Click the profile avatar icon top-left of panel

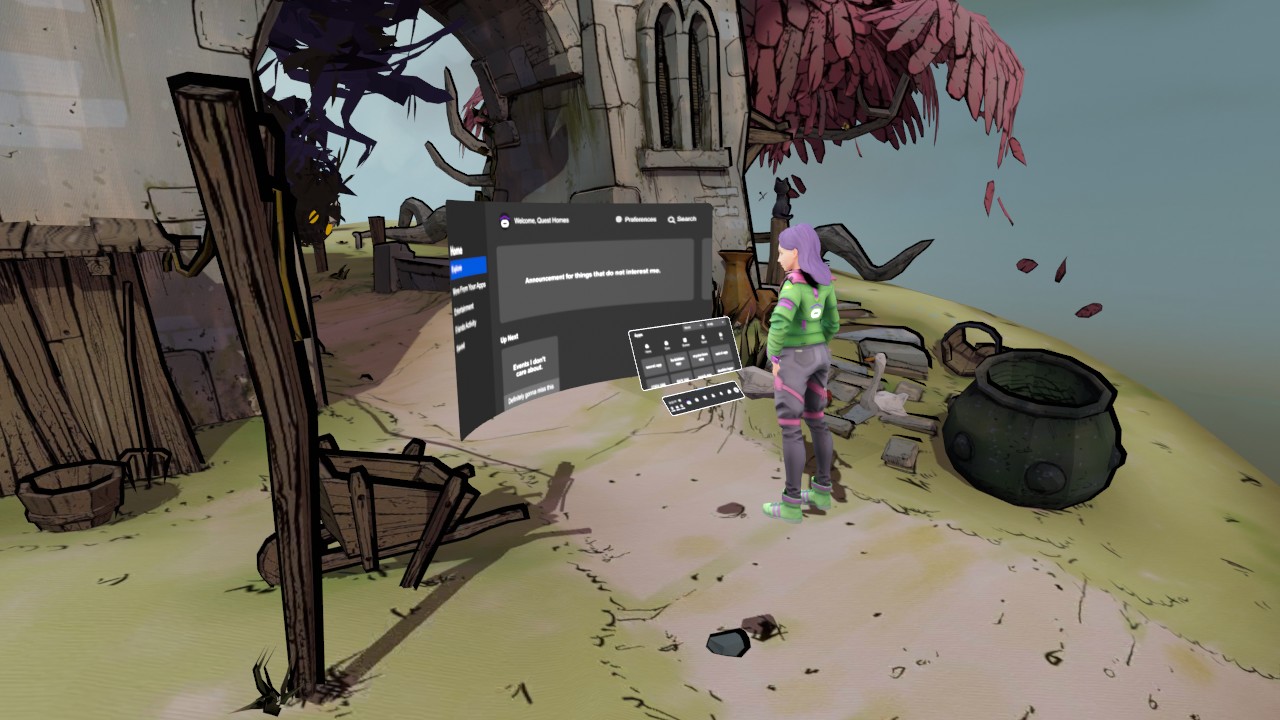pyautogui.click(x=504, y=221)
